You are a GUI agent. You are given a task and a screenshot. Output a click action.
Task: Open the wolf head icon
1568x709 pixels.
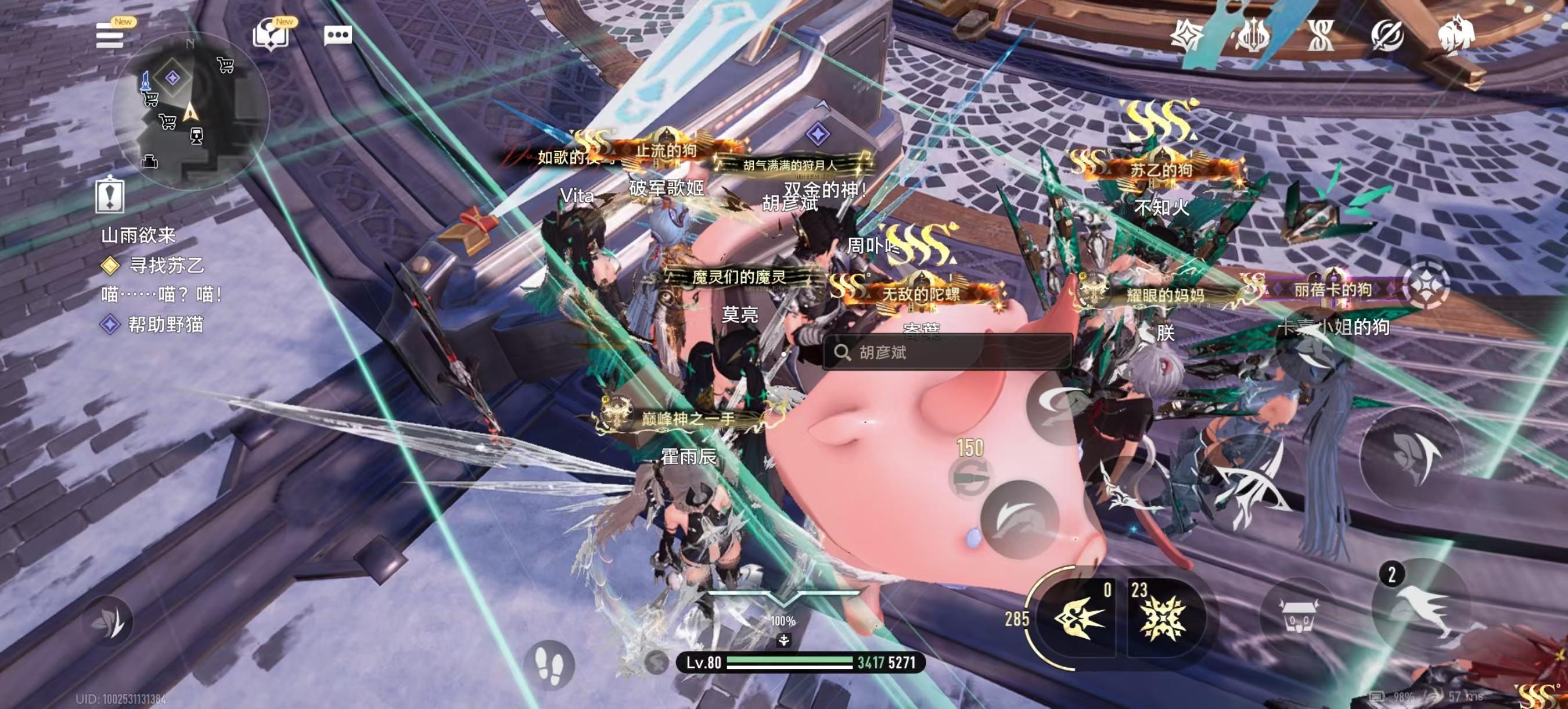(x=1456, y=35)
